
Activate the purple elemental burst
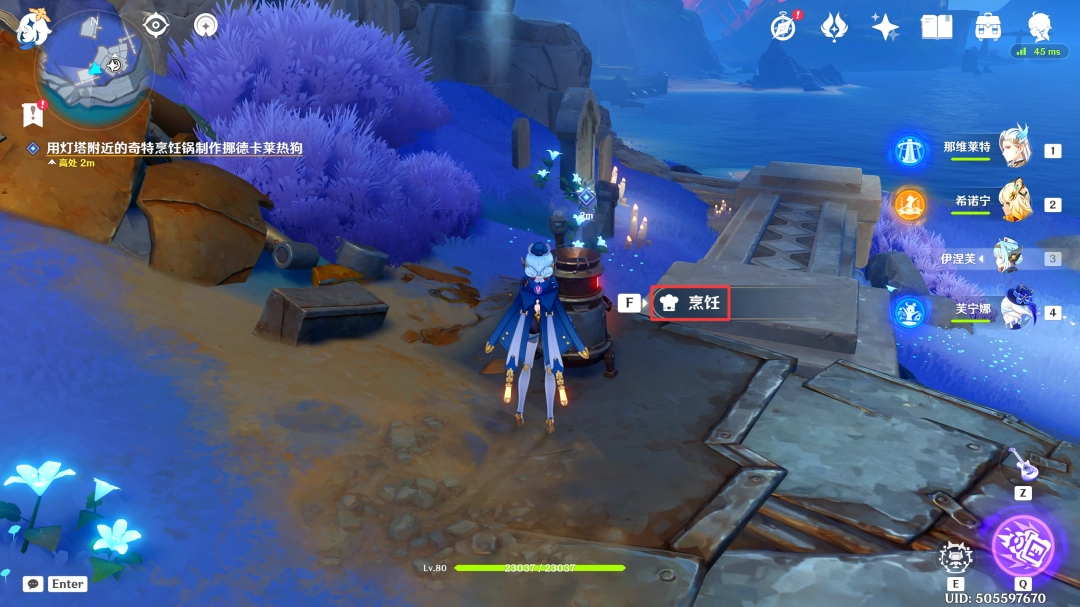click(1022, 547)
